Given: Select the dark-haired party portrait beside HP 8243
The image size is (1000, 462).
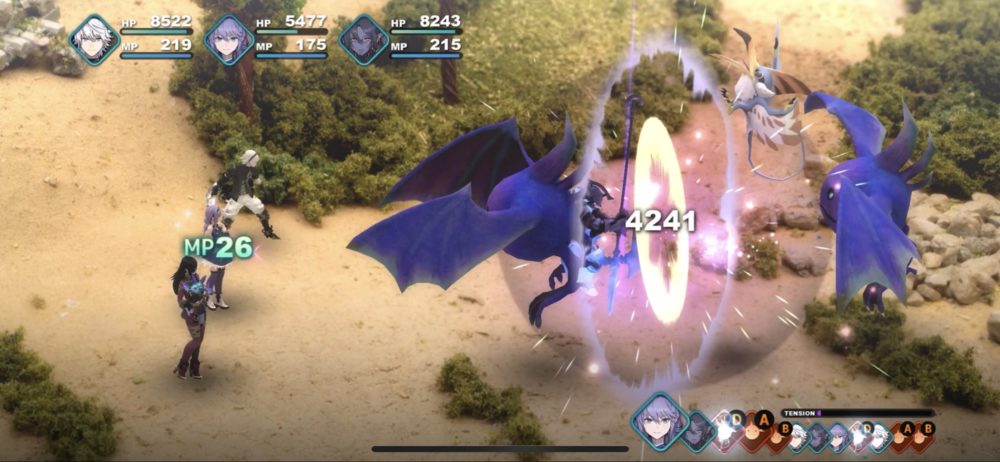Looking at the screenshot, I should (363, 40).
